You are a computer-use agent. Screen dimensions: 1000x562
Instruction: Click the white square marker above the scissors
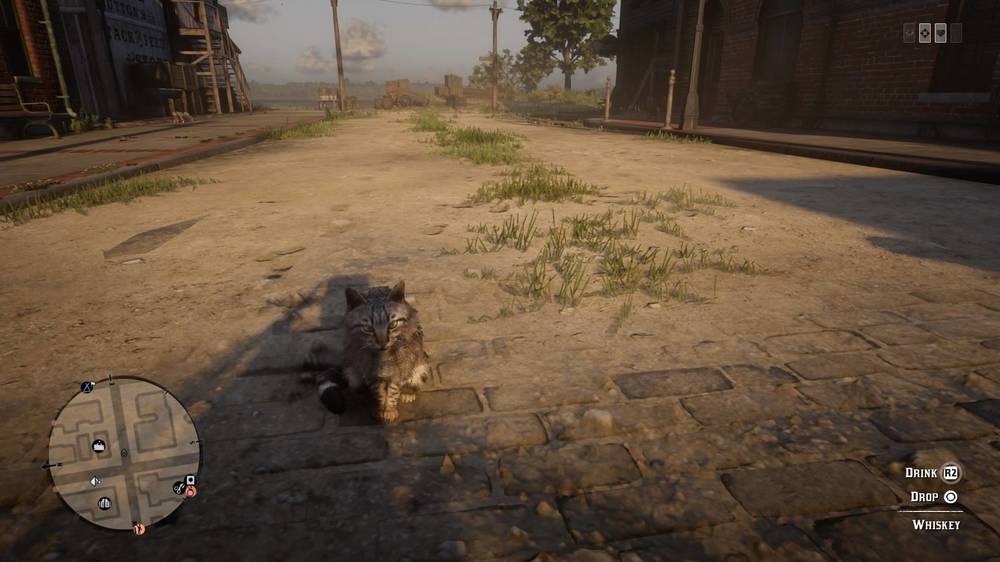click(189, 479)
